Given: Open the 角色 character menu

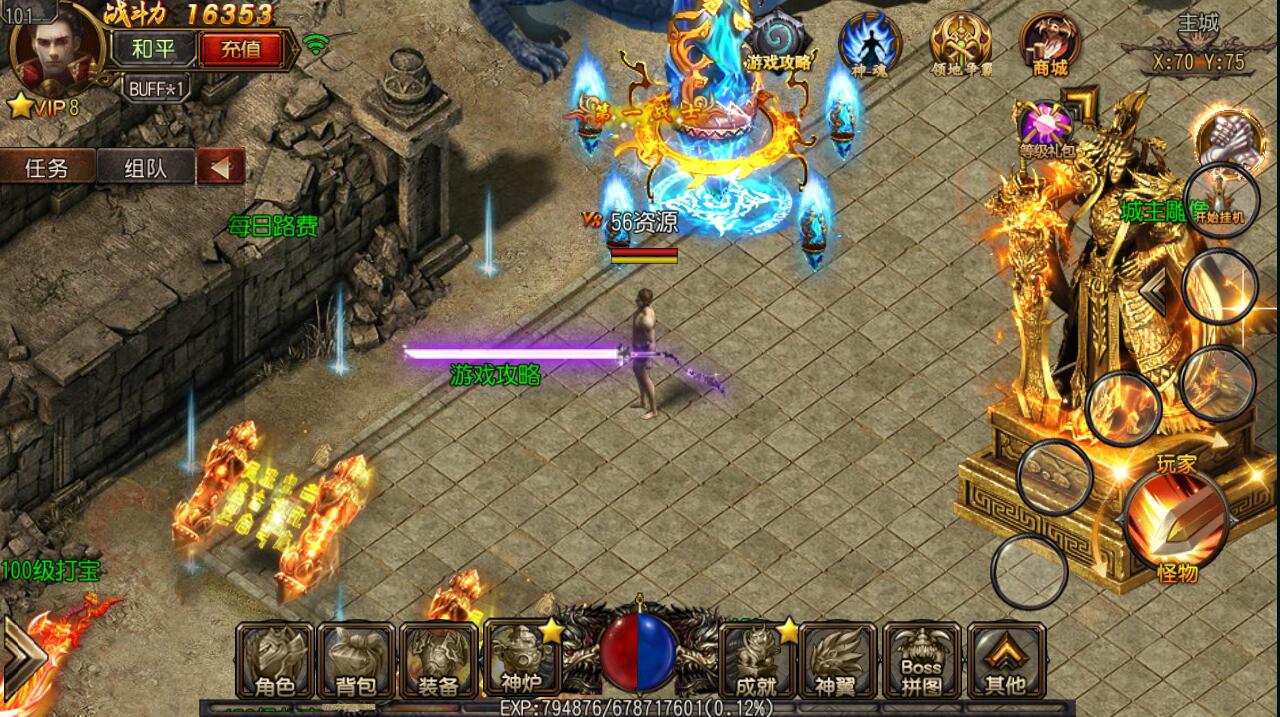Looking at the screenshot, I should coord(275,660).
